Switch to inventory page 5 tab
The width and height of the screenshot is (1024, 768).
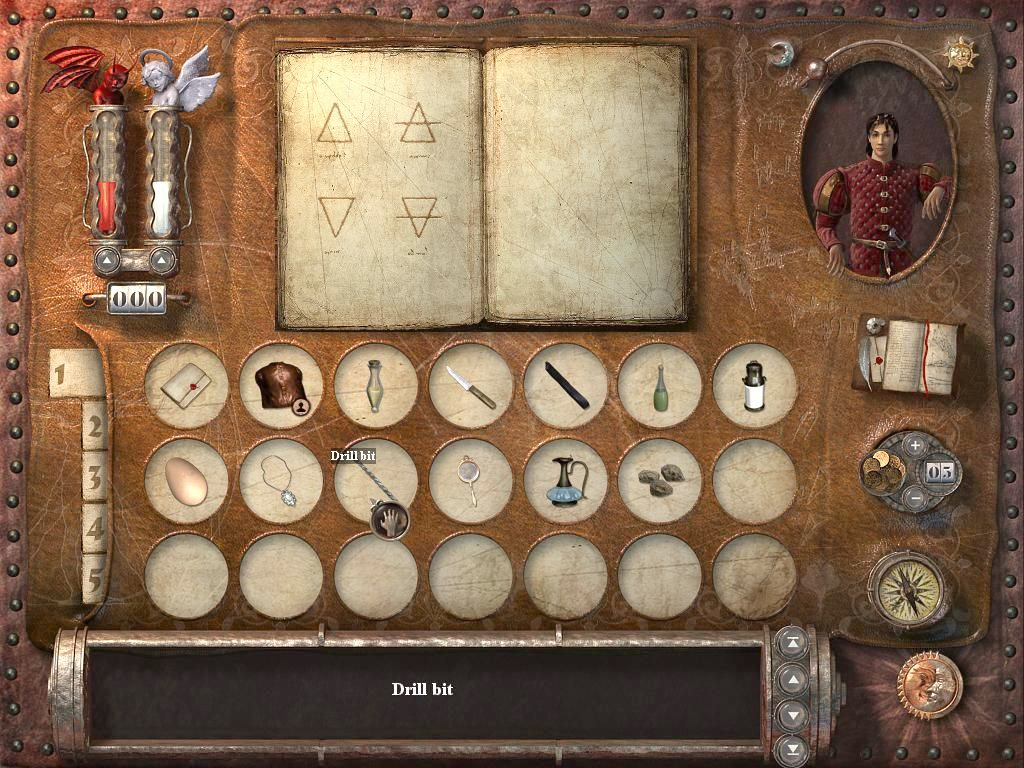click(x=94, y=579)
